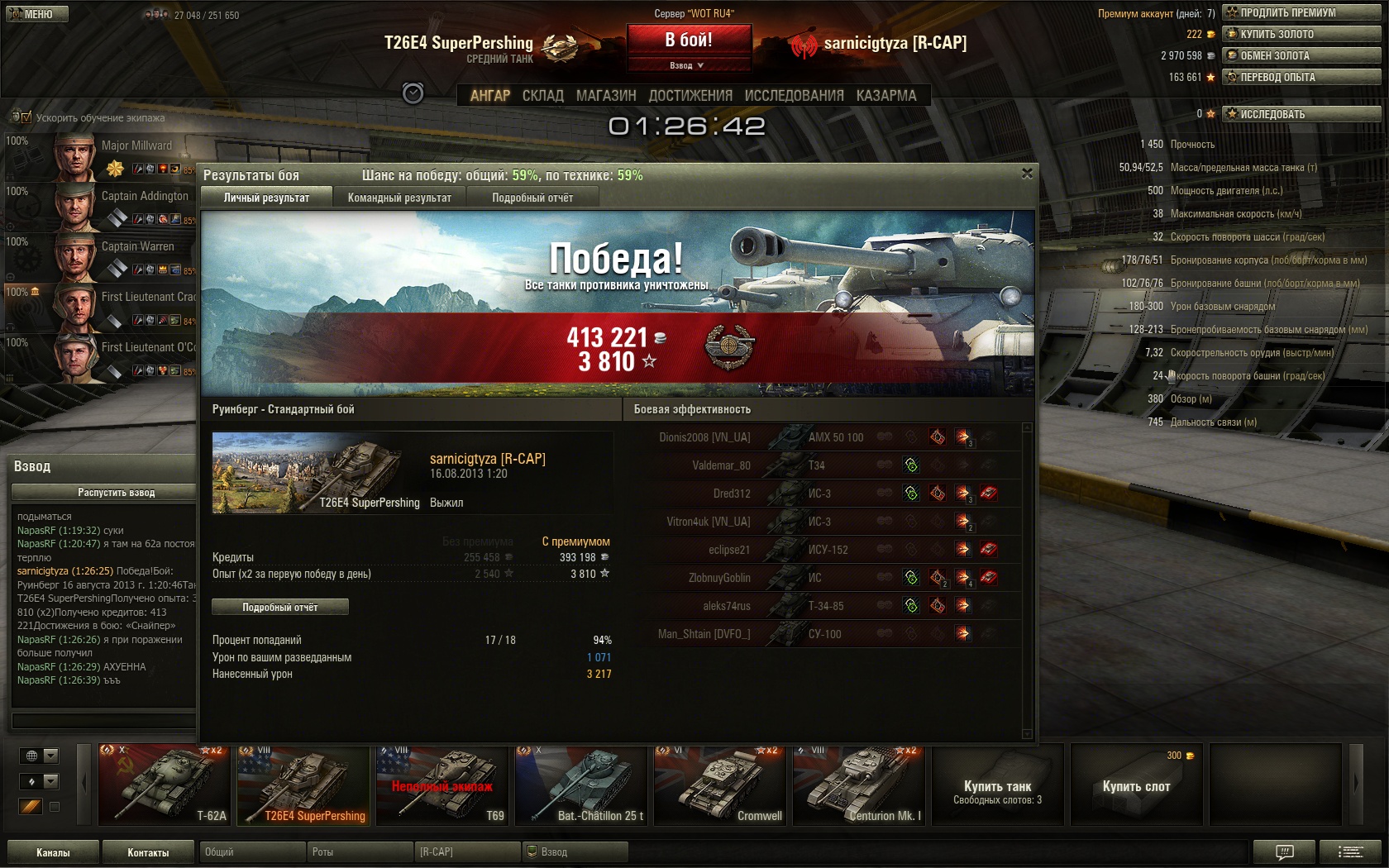Click the red "В бой!" battle button
This screenshot has width=1389, height=868.
coord(689,40)
